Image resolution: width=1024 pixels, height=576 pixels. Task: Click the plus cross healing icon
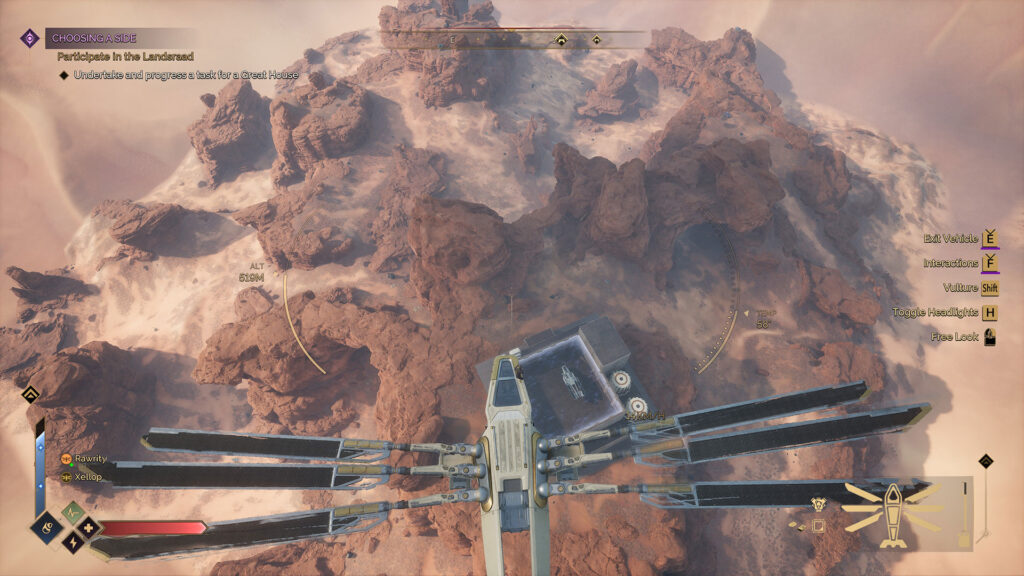tap(89, 526)
